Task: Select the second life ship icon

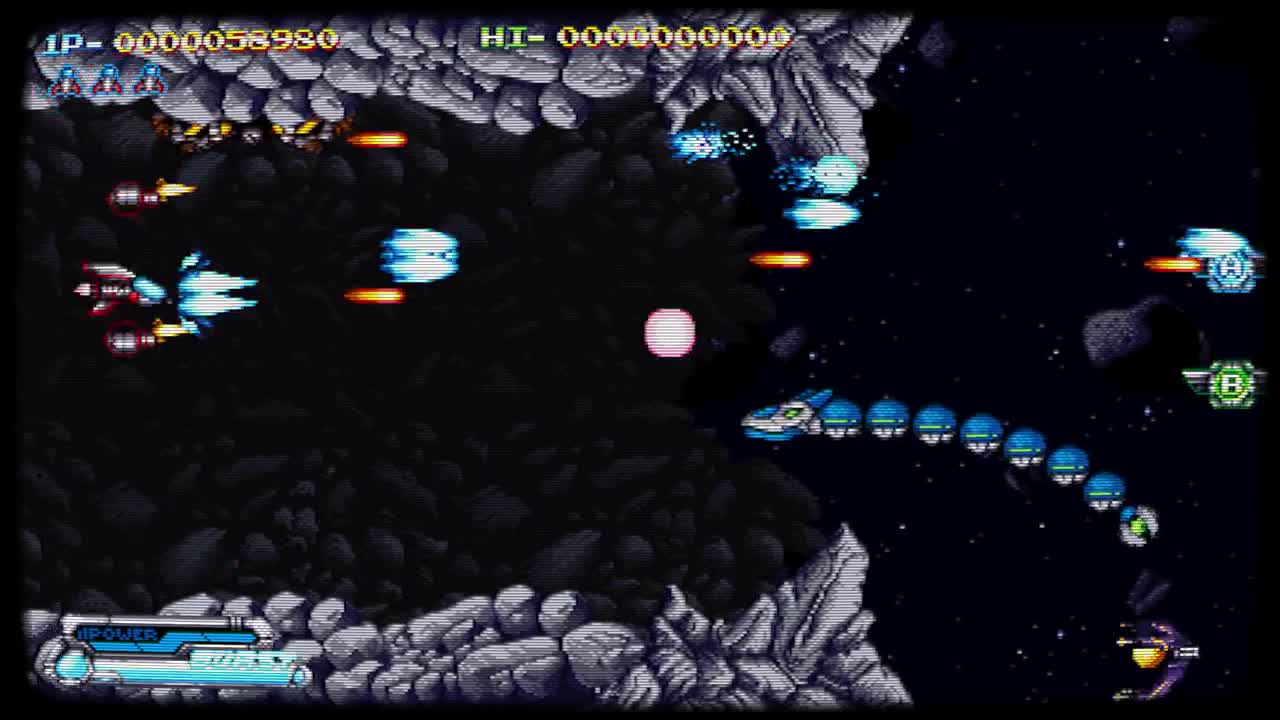Action: coord(105,81)
